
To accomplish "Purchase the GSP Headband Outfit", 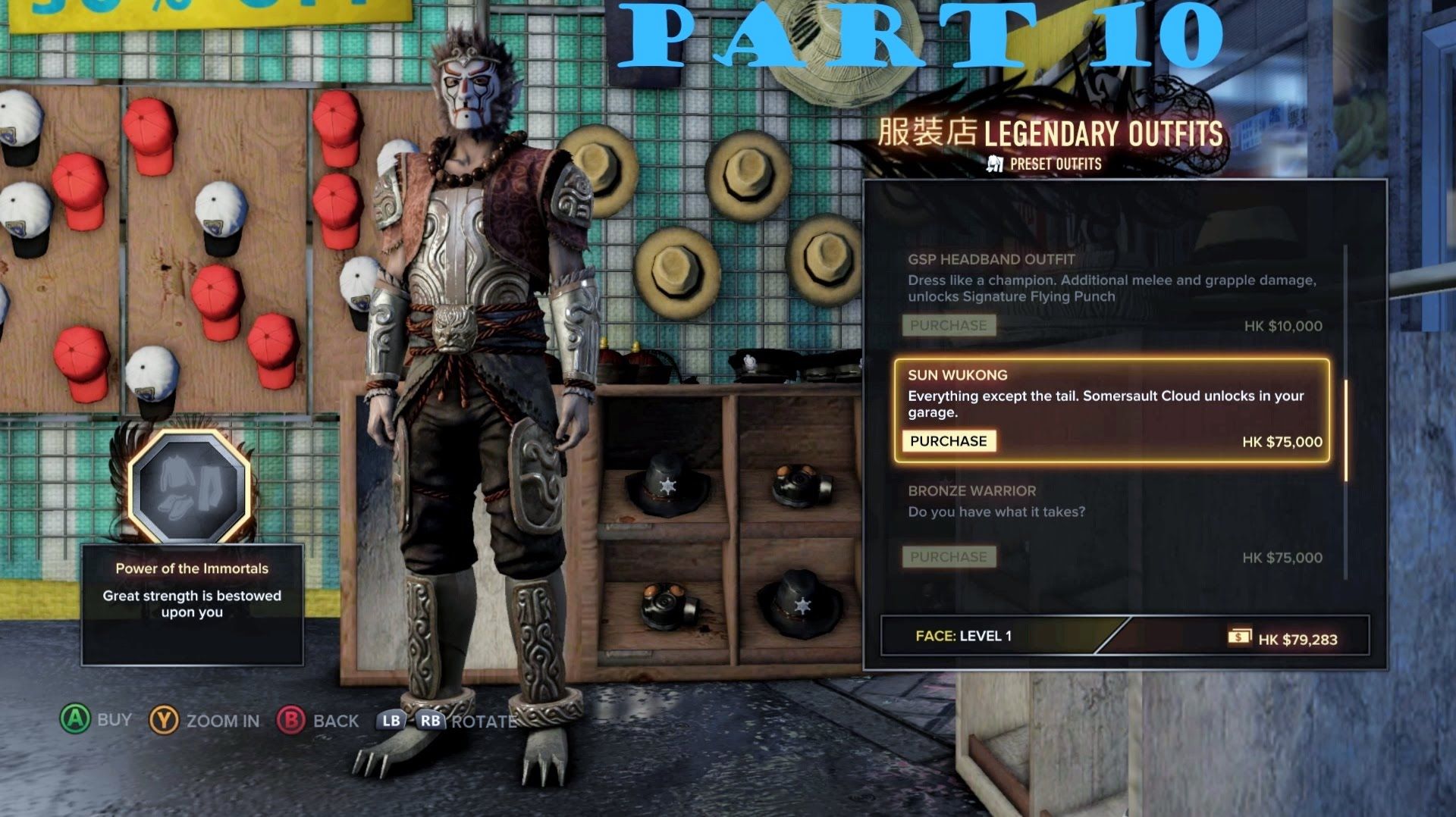I will tap(948, 326).
